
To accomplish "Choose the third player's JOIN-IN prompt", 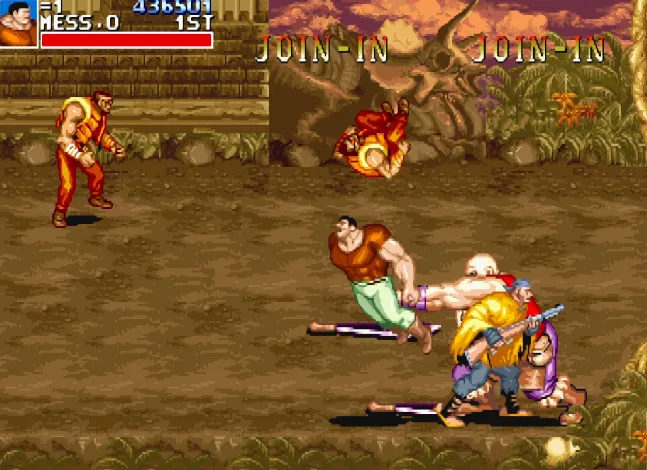I will (x=538, y=49).
